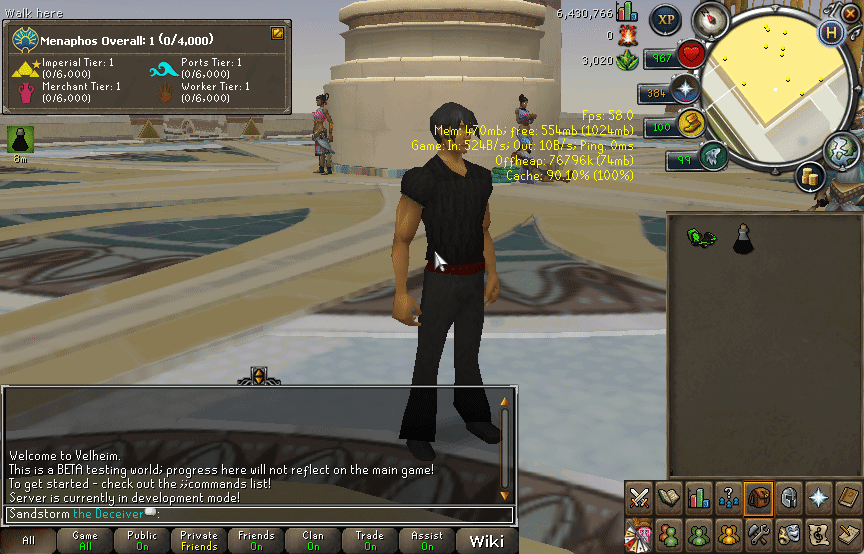Show the skills bar-chart tab
Viewport: 864px width, 554px height.
[x=700, y=497]
